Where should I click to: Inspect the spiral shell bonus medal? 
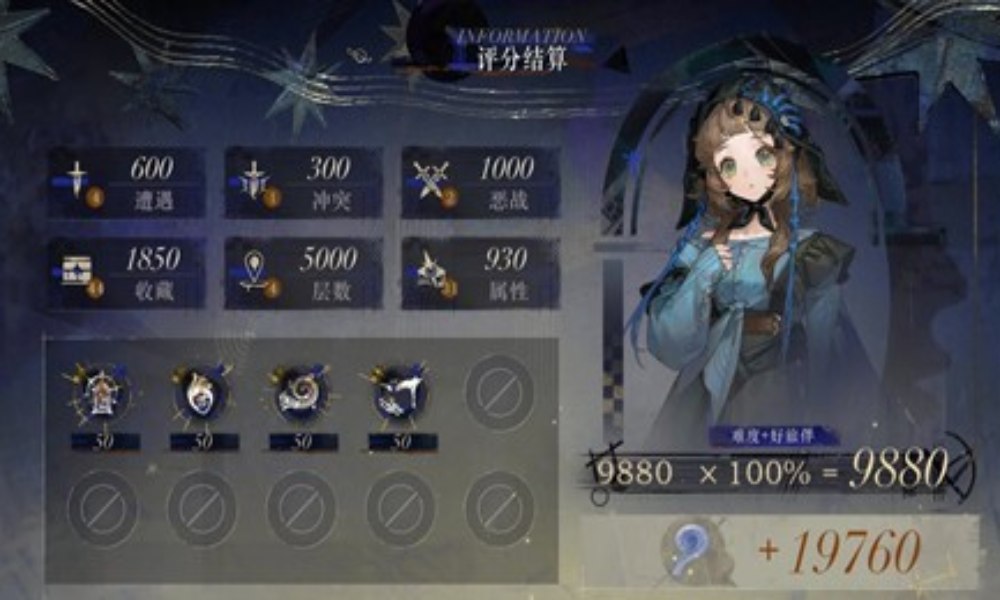(302, 392)
